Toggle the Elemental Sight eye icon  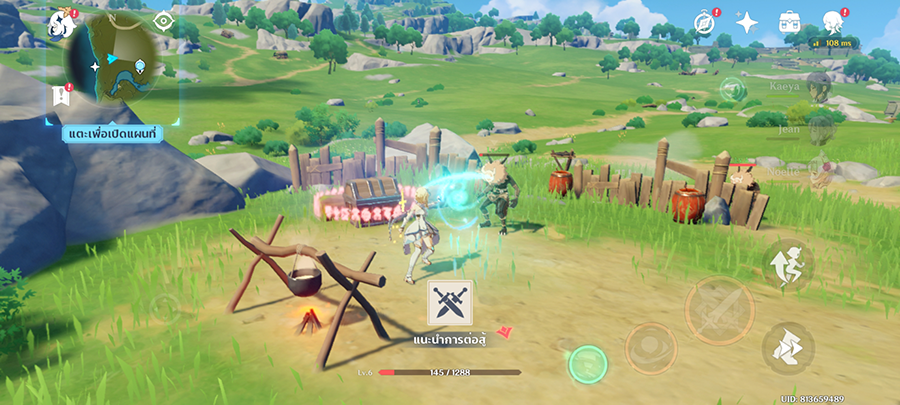point(163,21)
